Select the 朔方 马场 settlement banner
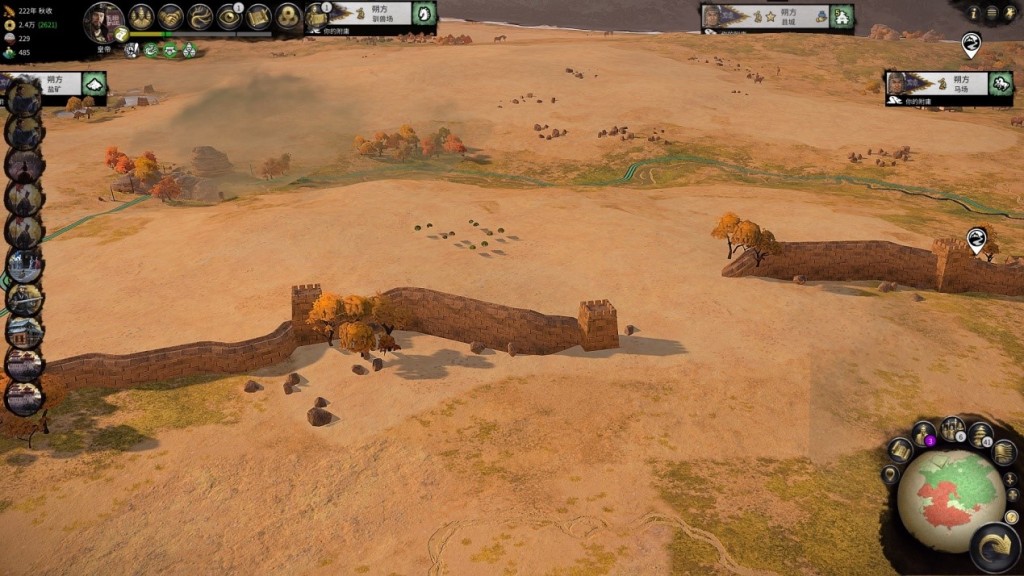 point(949,84)
